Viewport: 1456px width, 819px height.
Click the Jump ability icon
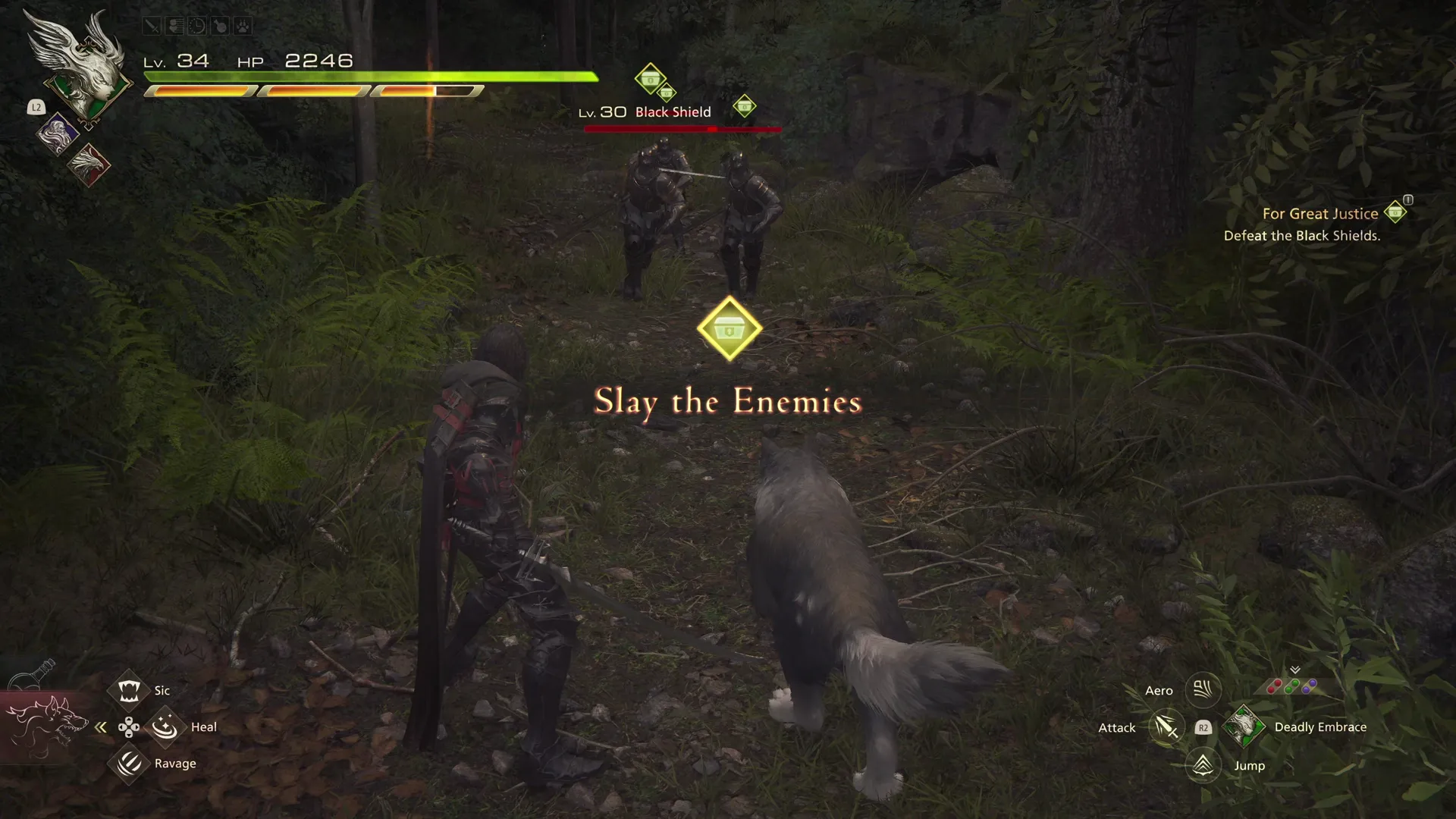1202,765
